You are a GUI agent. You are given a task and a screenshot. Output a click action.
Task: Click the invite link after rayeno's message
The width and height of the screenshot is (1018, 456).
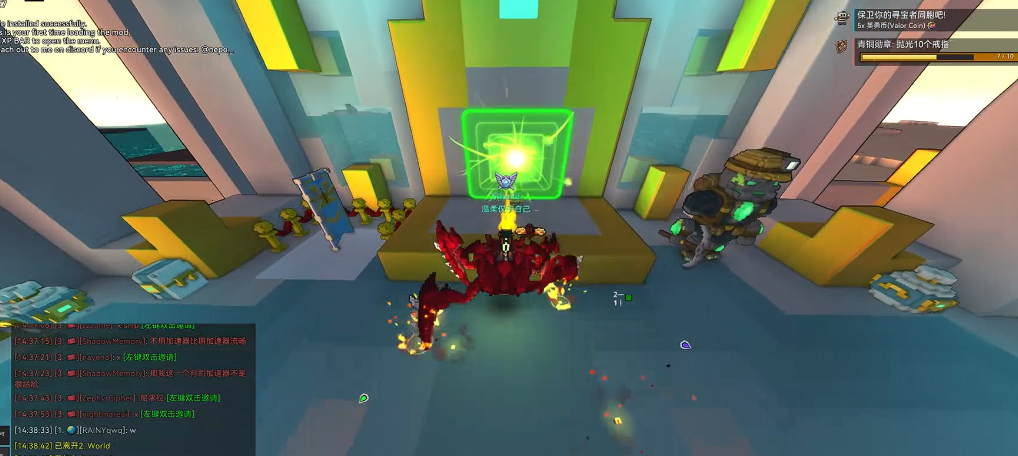click(x=150, y=356)
